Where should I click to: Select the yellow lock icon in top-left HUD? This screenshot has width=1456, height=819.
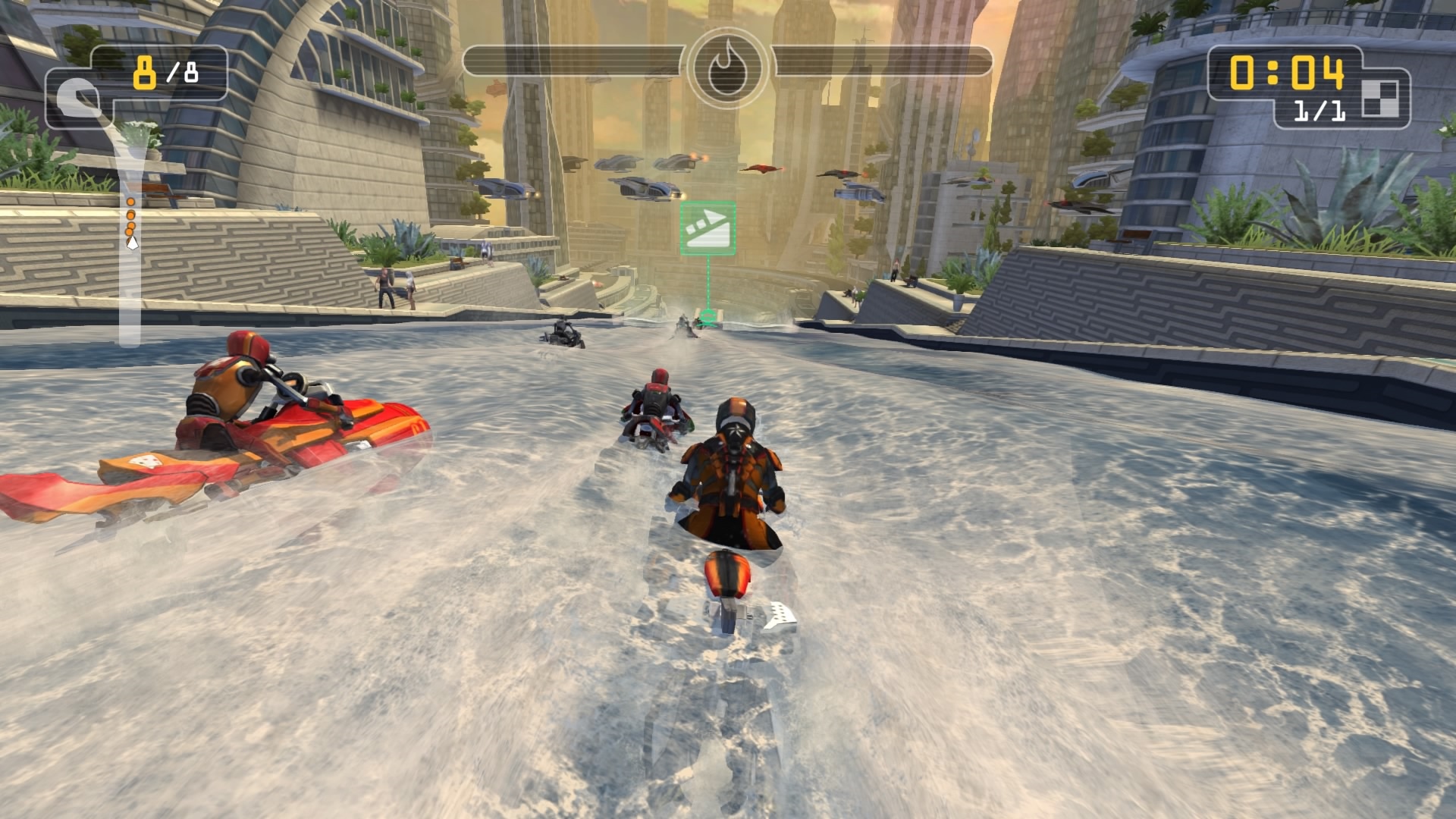(x=144, y=73)
